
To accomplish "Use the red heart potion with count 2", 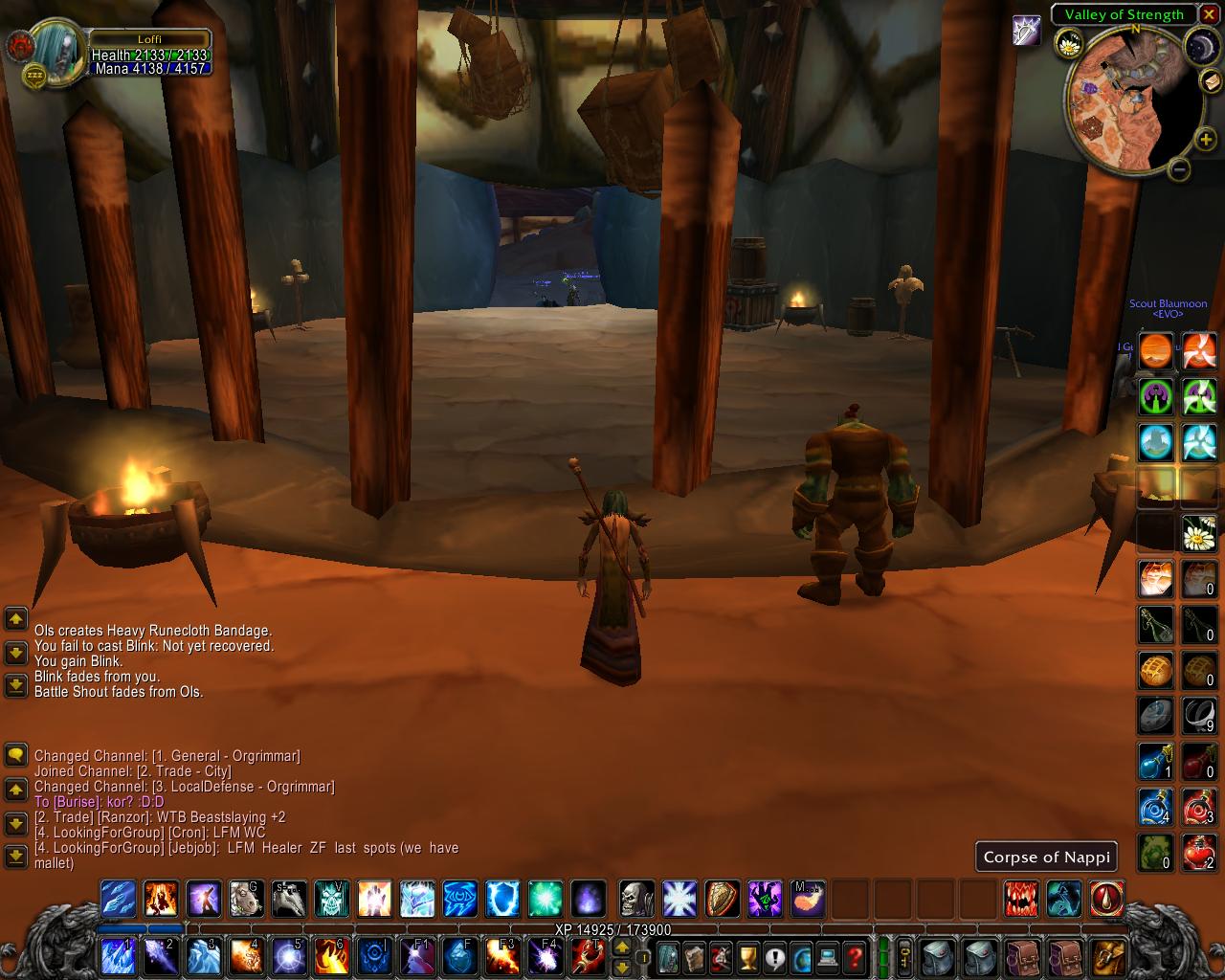I will pos(1198,852).
